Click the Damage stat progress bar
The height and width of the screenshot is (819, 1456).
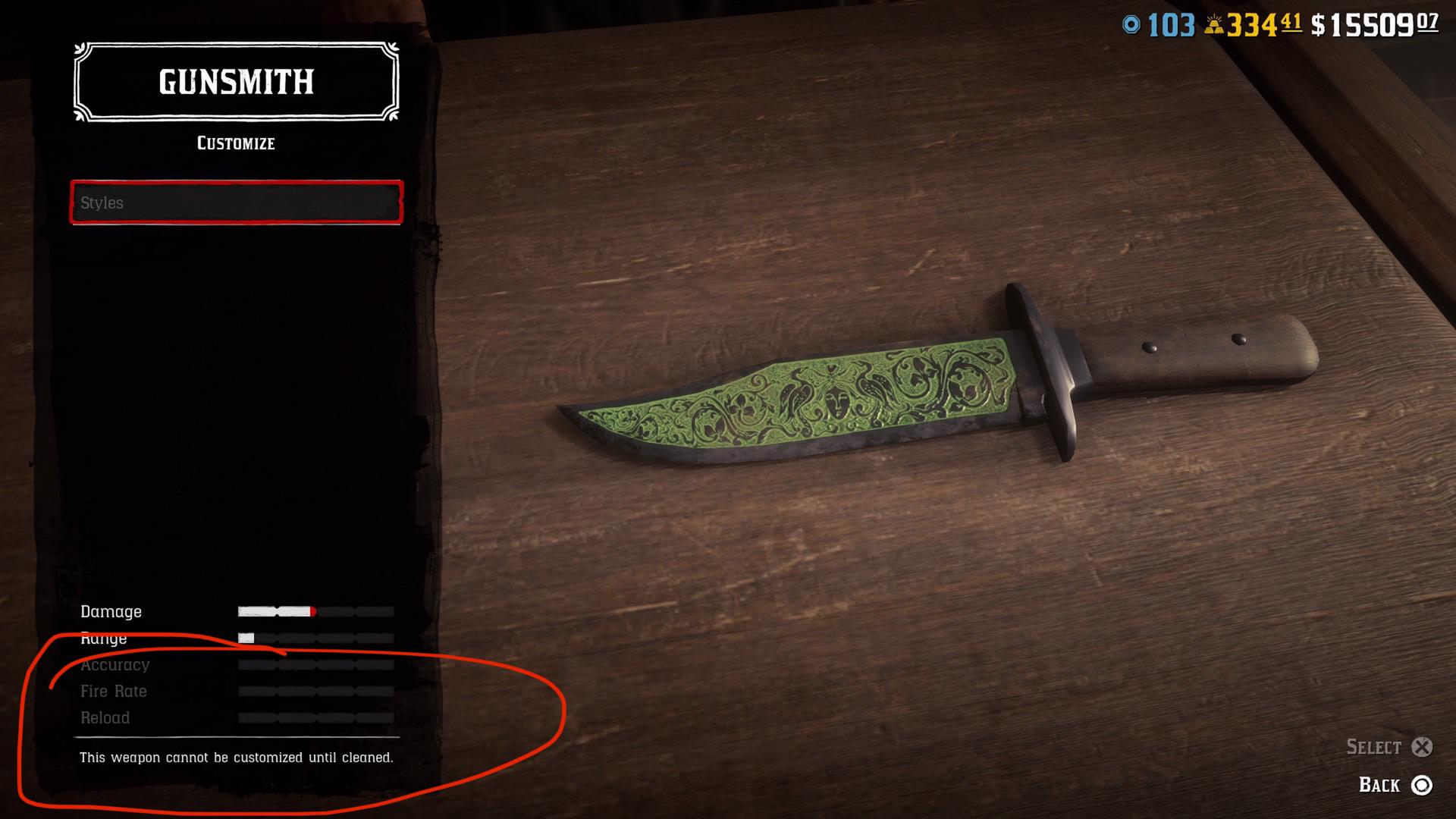pyautogui.click(x=315, y=611)
